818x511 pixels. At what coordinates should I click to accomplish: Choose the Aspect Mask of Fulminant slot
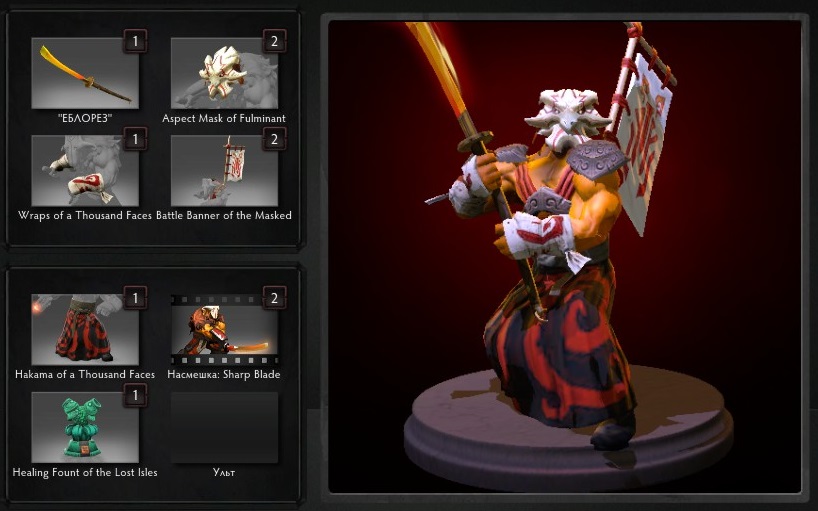(x=224, y=73)
